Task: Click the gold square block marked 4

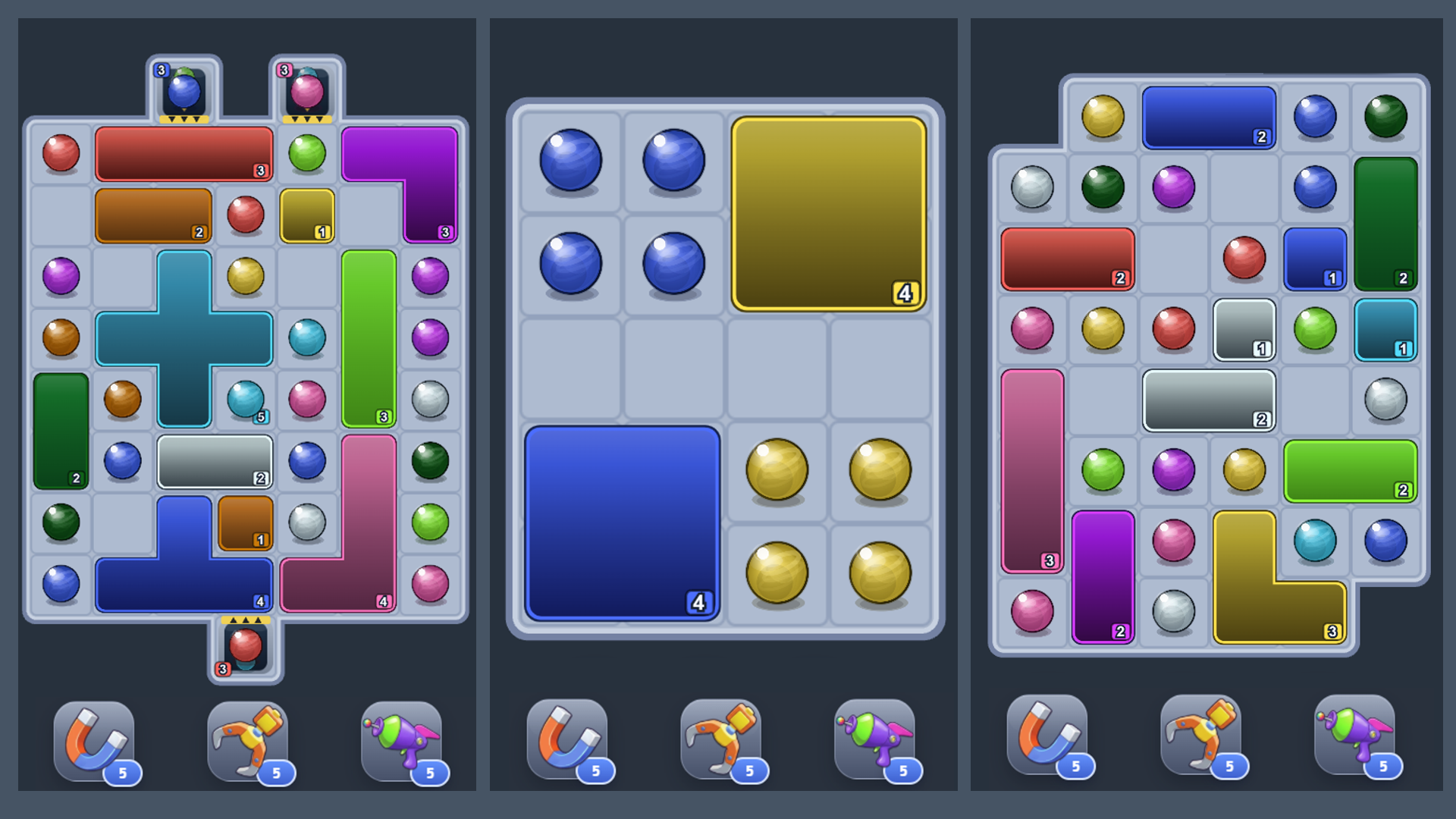Action: click(827, 212)
